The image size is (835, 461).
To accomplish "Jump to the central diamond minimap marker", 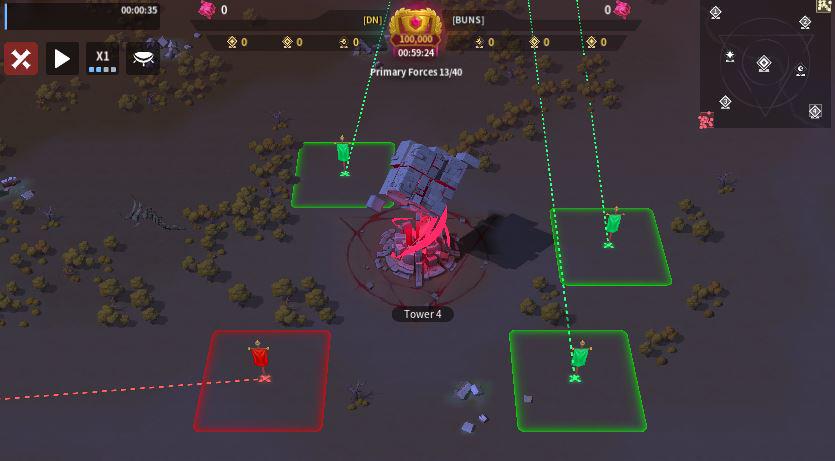I will coord(764,64).
